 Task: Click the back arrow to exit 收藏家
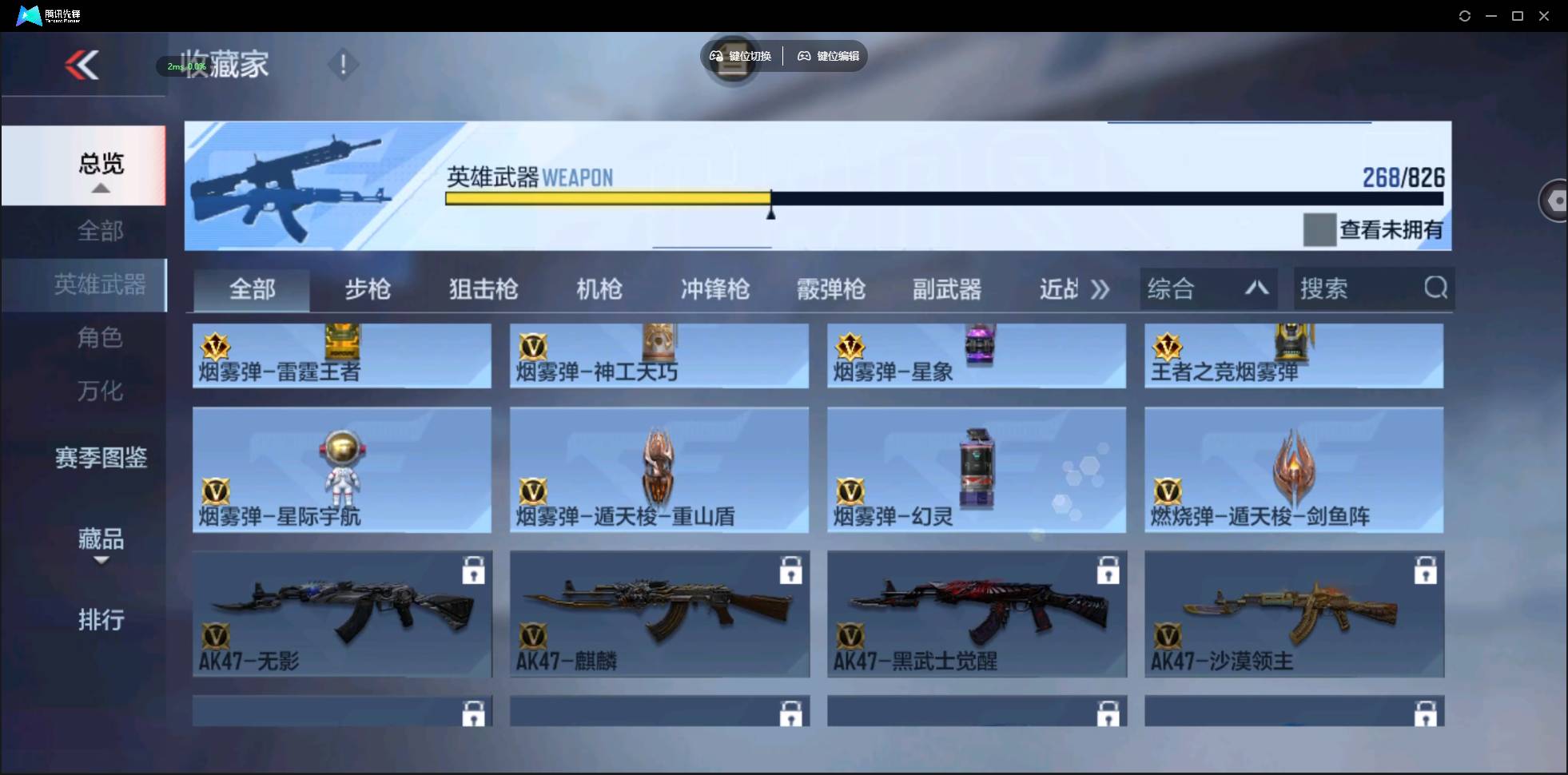[x=82, y=65]
